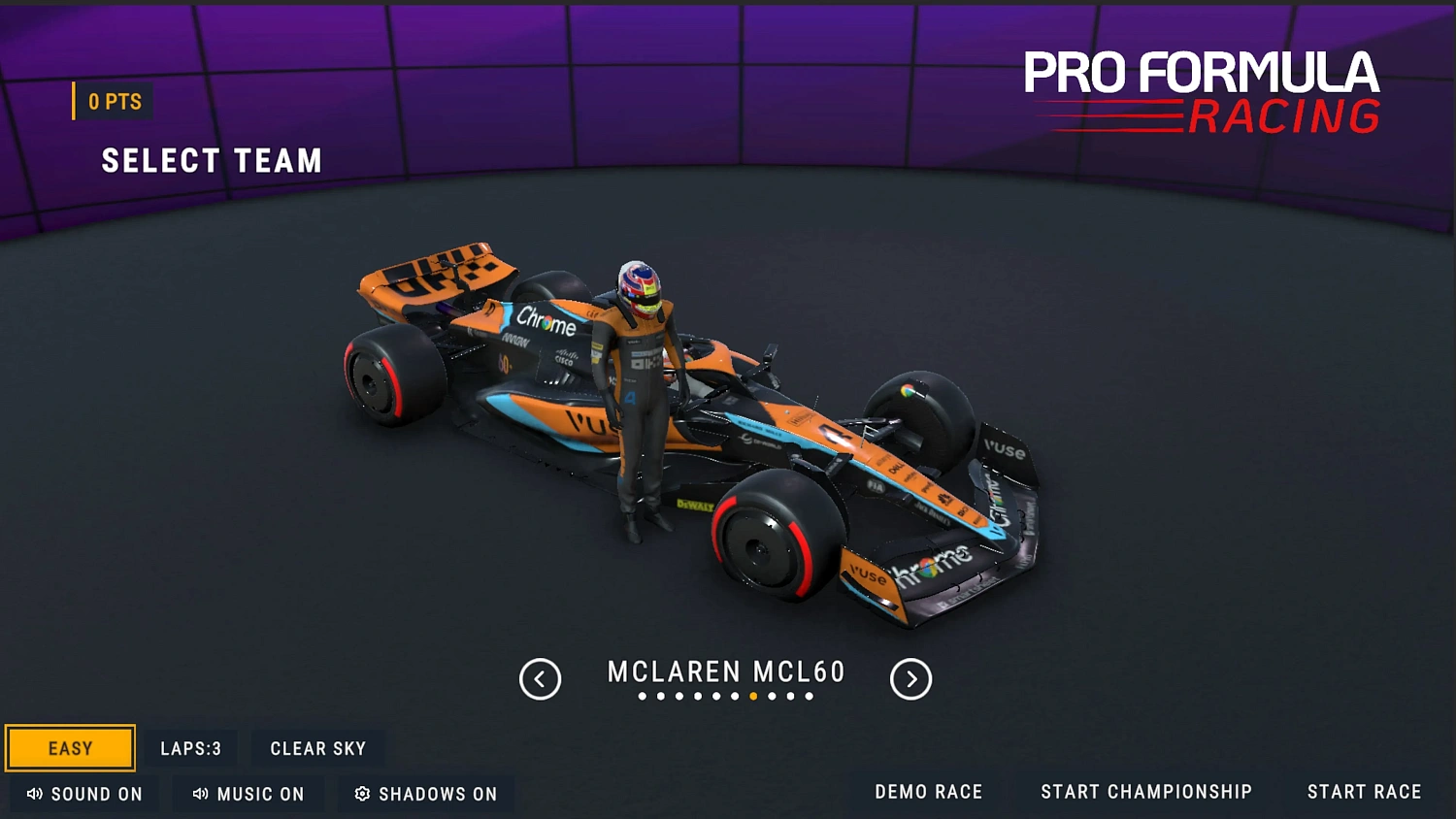Click the MCLAREN MCL60 team name label
1456x819 pixels.
click(x=726, y=672)
